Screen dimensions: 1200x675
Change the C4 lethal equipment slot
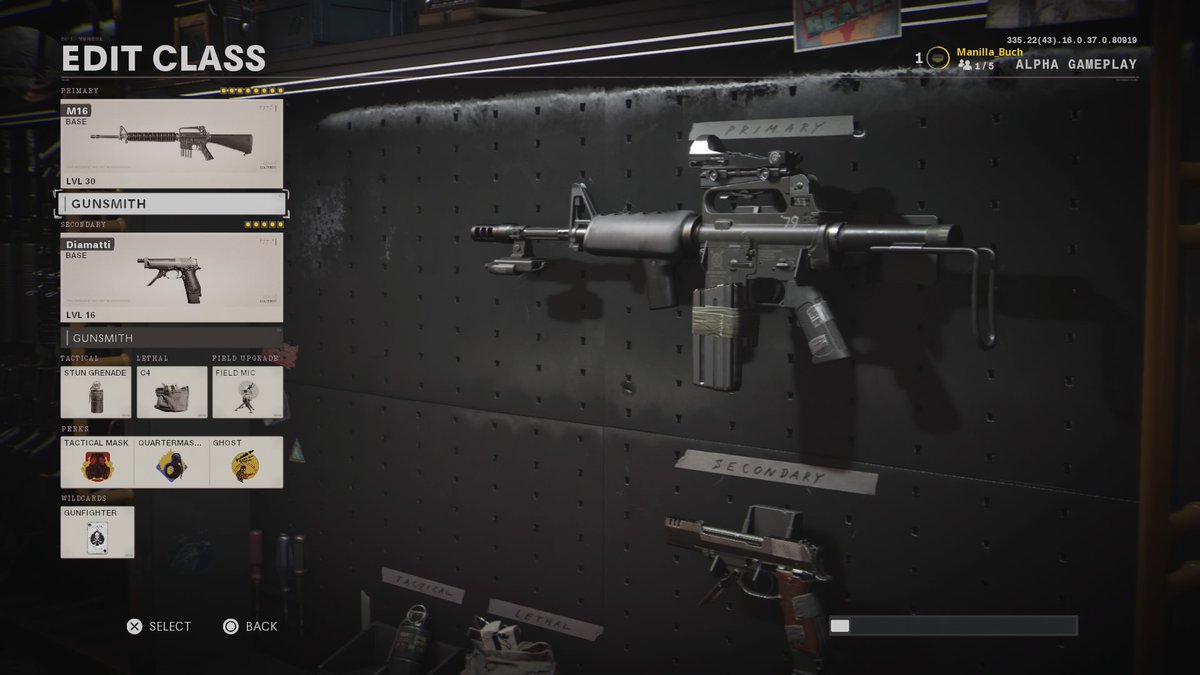172,392
